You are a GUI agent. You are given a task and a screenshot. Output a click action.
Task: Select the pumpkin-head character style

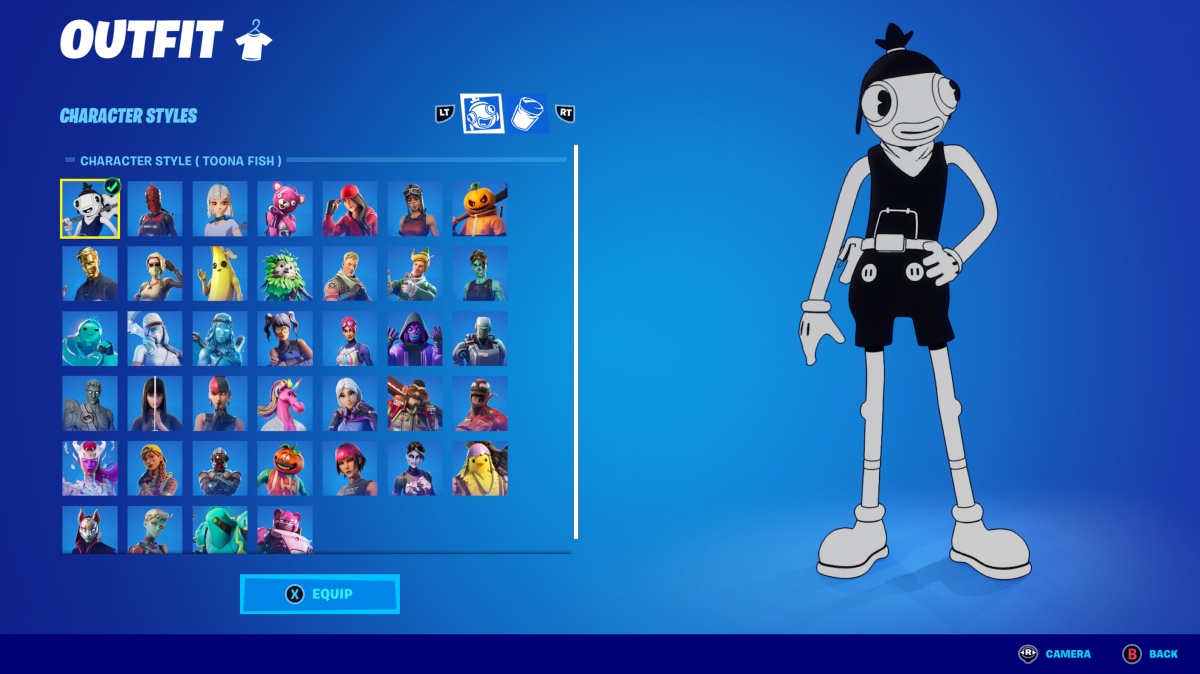click(480, 209)
